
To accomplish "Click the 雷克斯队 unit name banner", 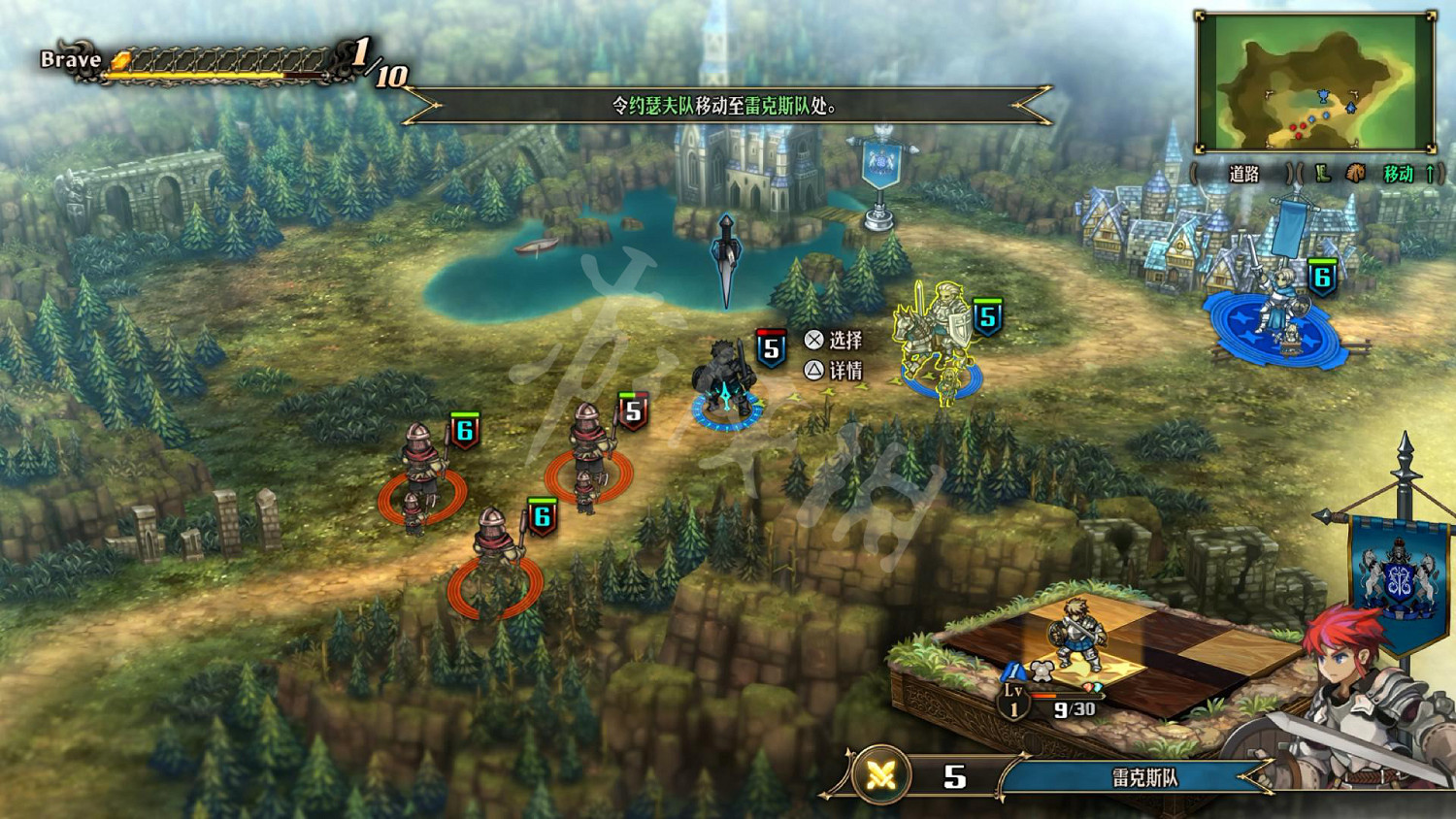I will pyautogui.click(x=1143, y=777).
